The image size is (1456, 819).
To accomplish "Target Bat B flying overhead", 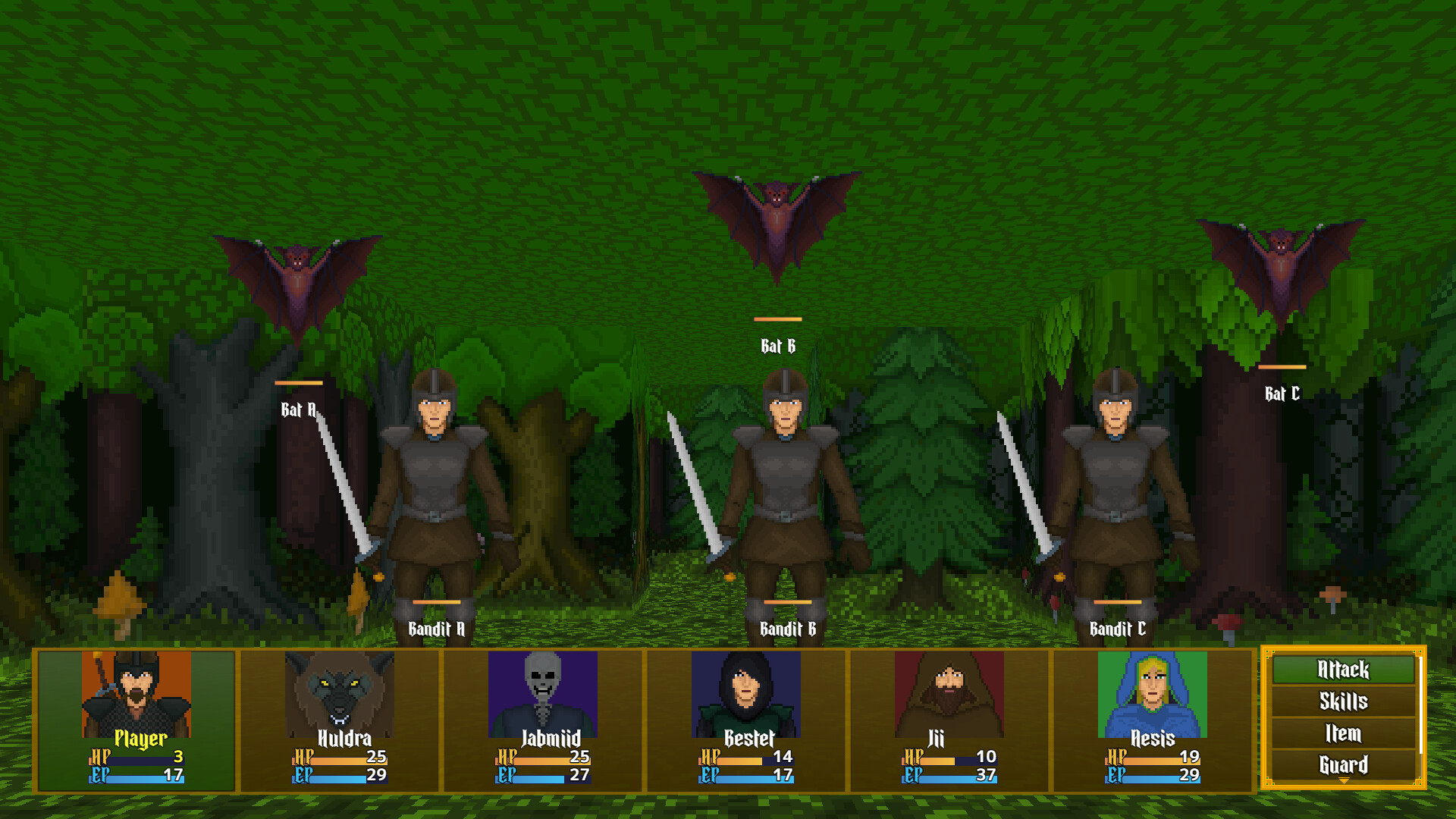I will tap(777, 212).
